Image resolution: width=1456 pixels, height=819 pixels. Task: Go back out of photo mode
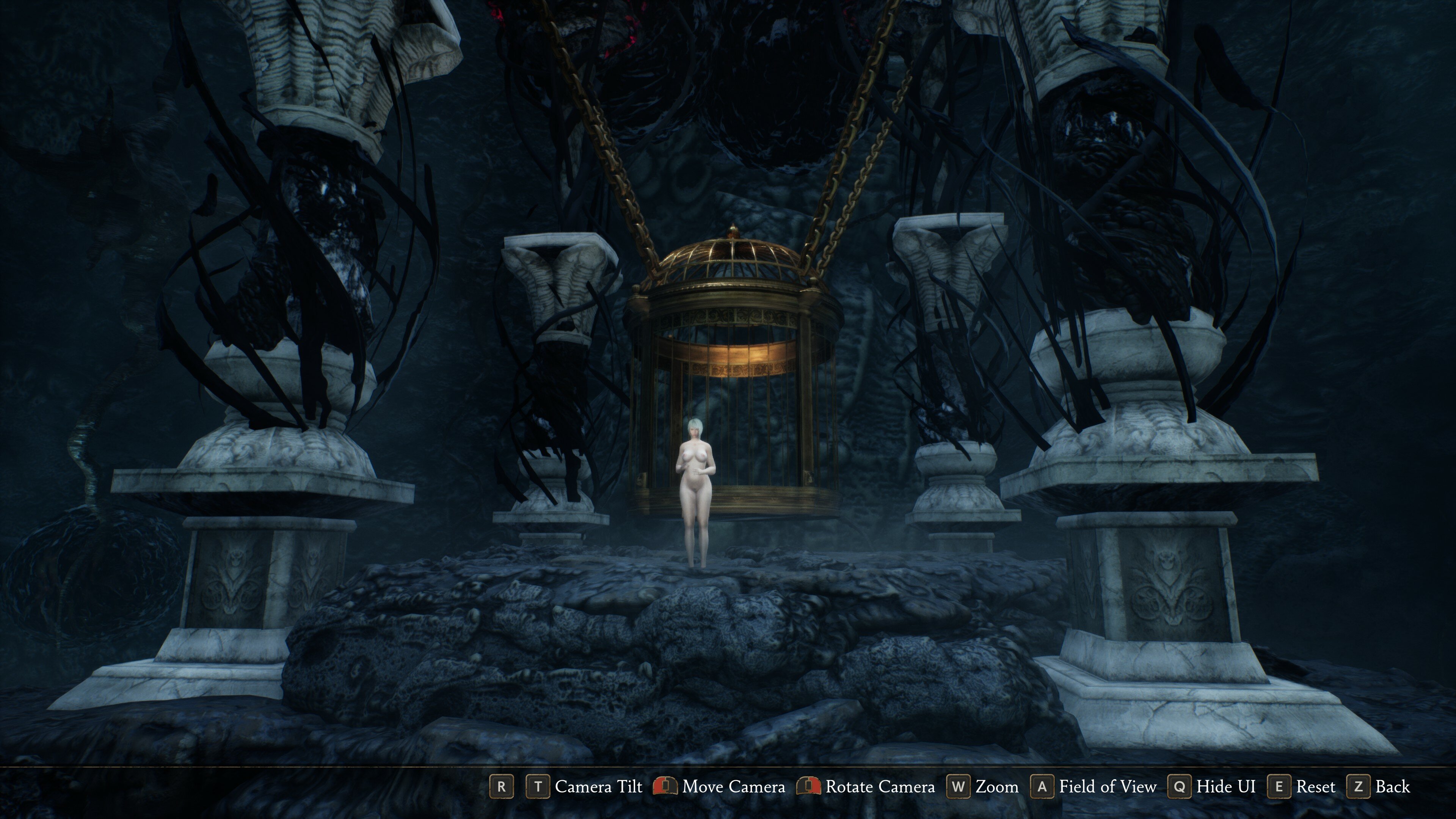[1380, 786]
